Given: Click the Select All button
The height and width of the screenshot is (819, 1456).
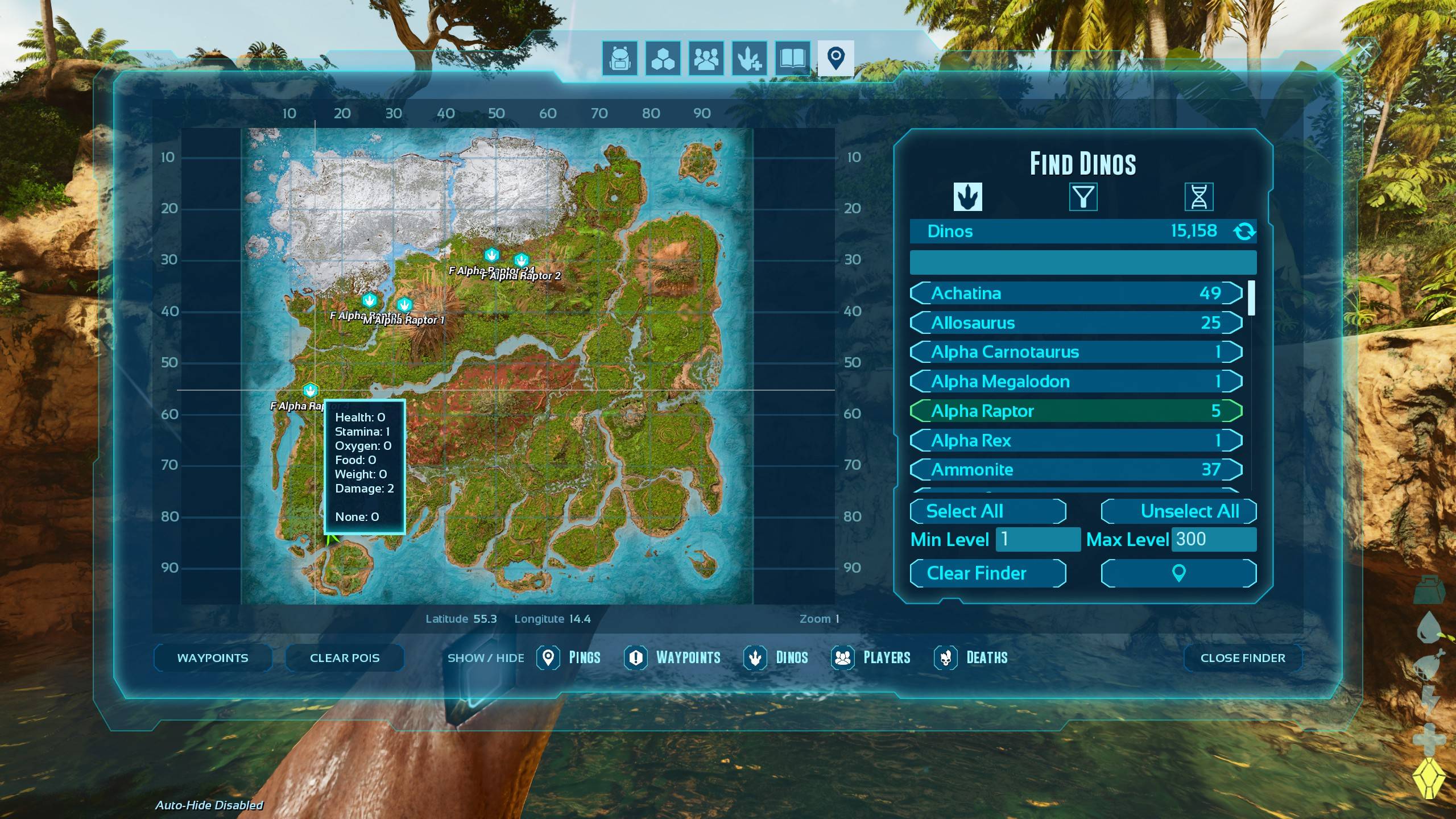Looking at the screenshot, I should pyautogui.click(x=987, y=511).
